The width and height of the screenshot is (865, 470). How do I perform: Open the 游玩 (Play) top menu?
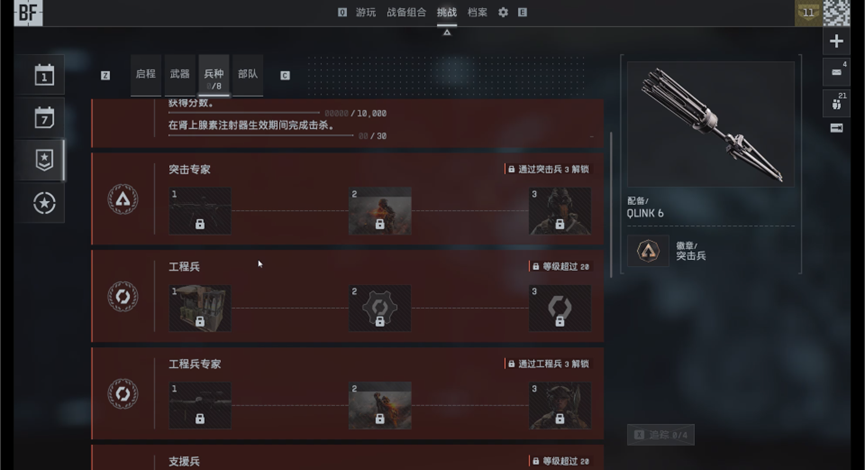(366, 12)
